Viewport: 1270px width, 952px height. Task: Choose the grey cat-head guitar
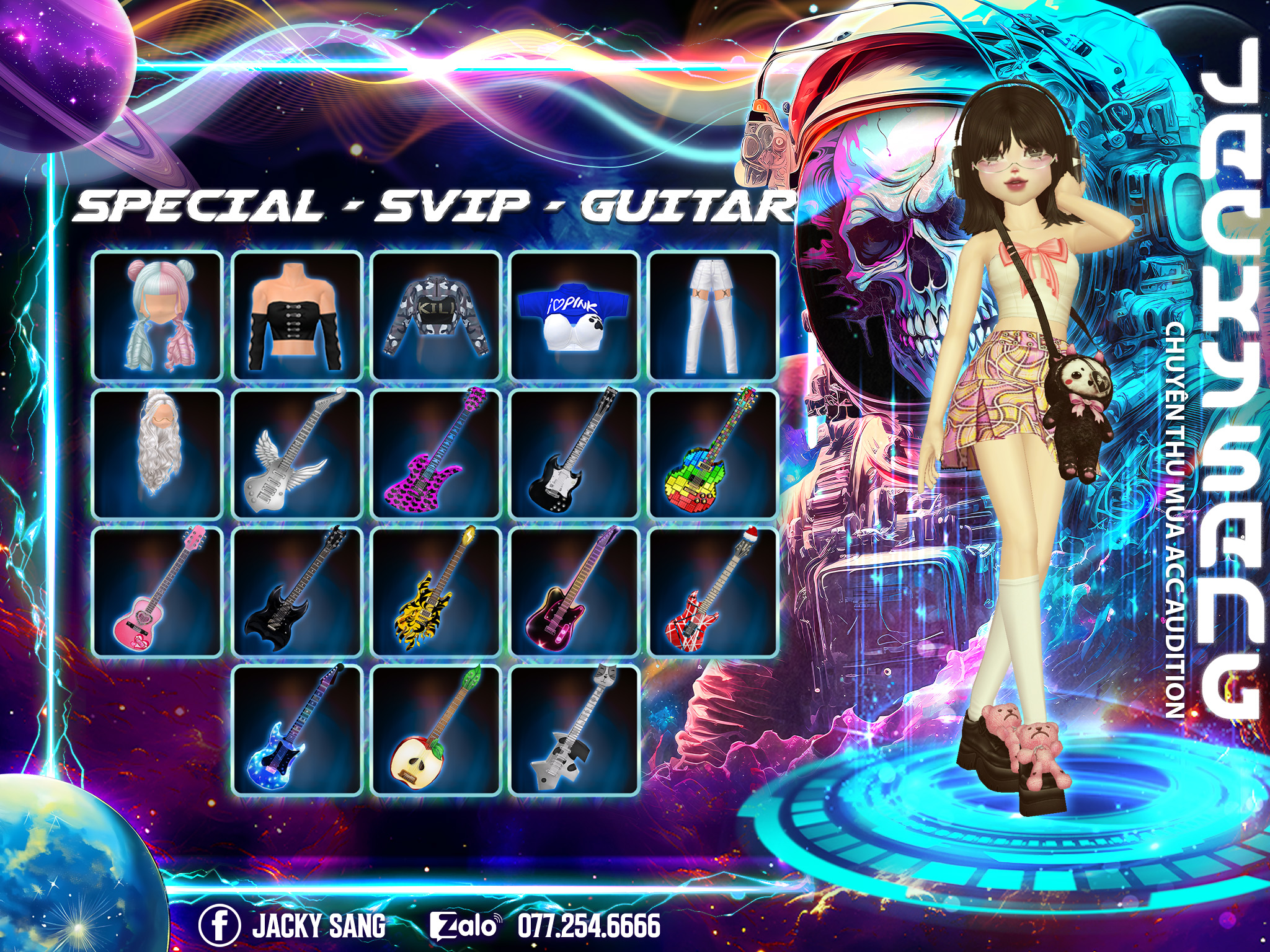click(574, 731)
